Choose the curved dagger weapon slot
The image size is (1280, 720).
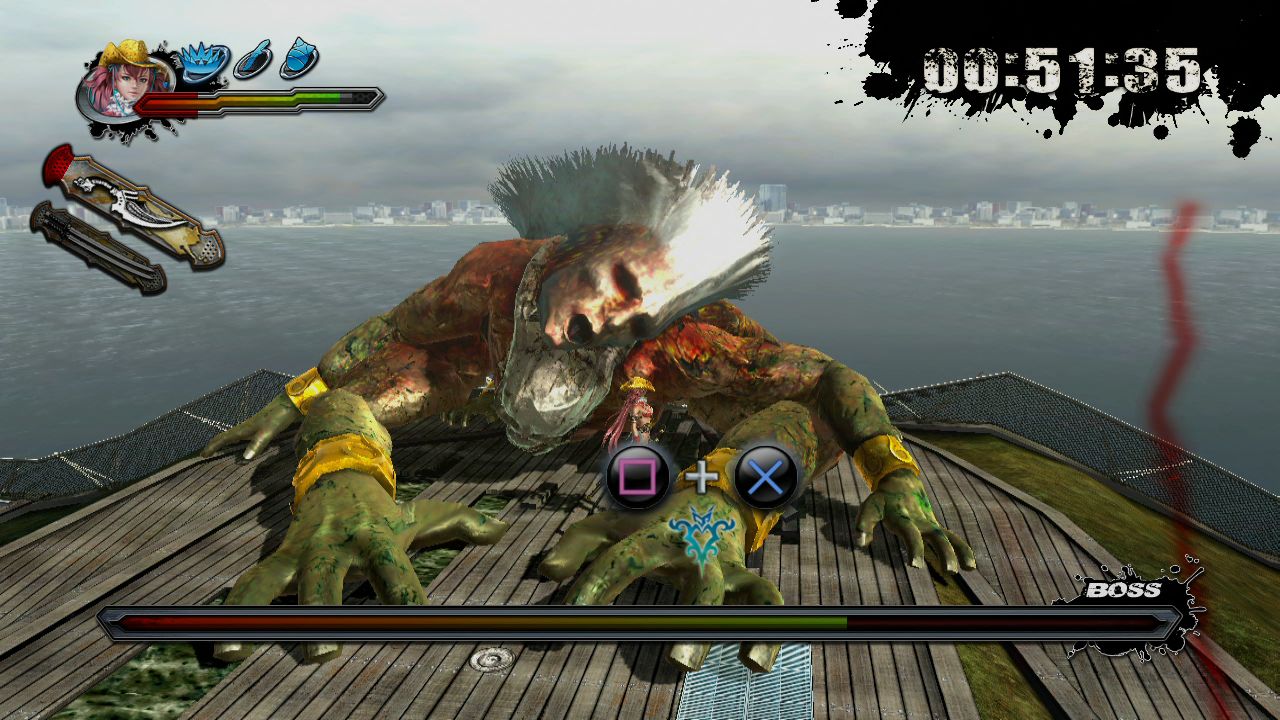click(135, 206)
